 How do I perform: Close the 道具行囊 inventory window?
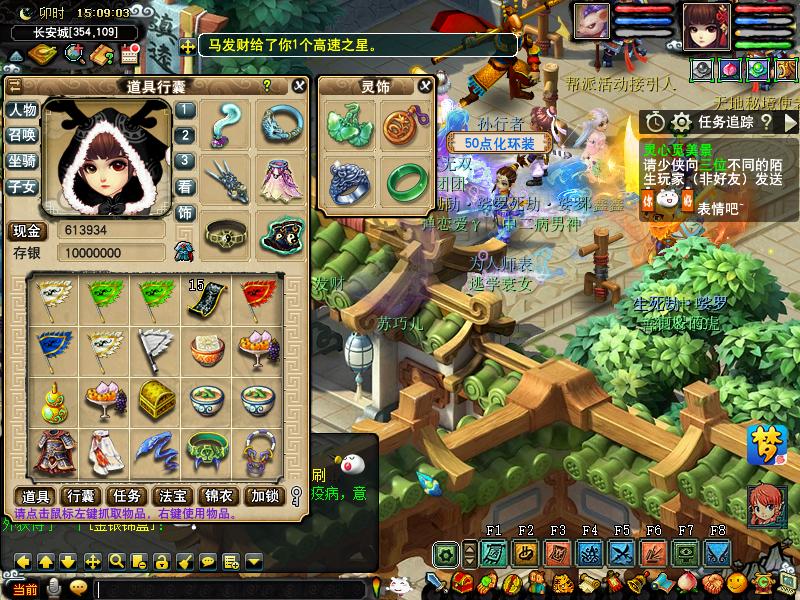pos(298,86)
